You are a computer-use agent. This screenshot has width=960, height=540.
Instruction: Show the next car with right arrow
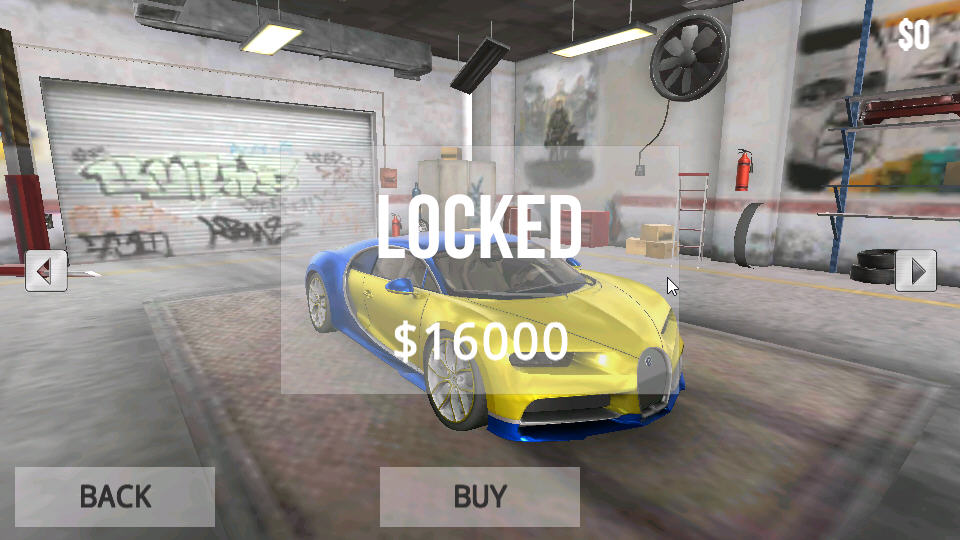point(915,270)
